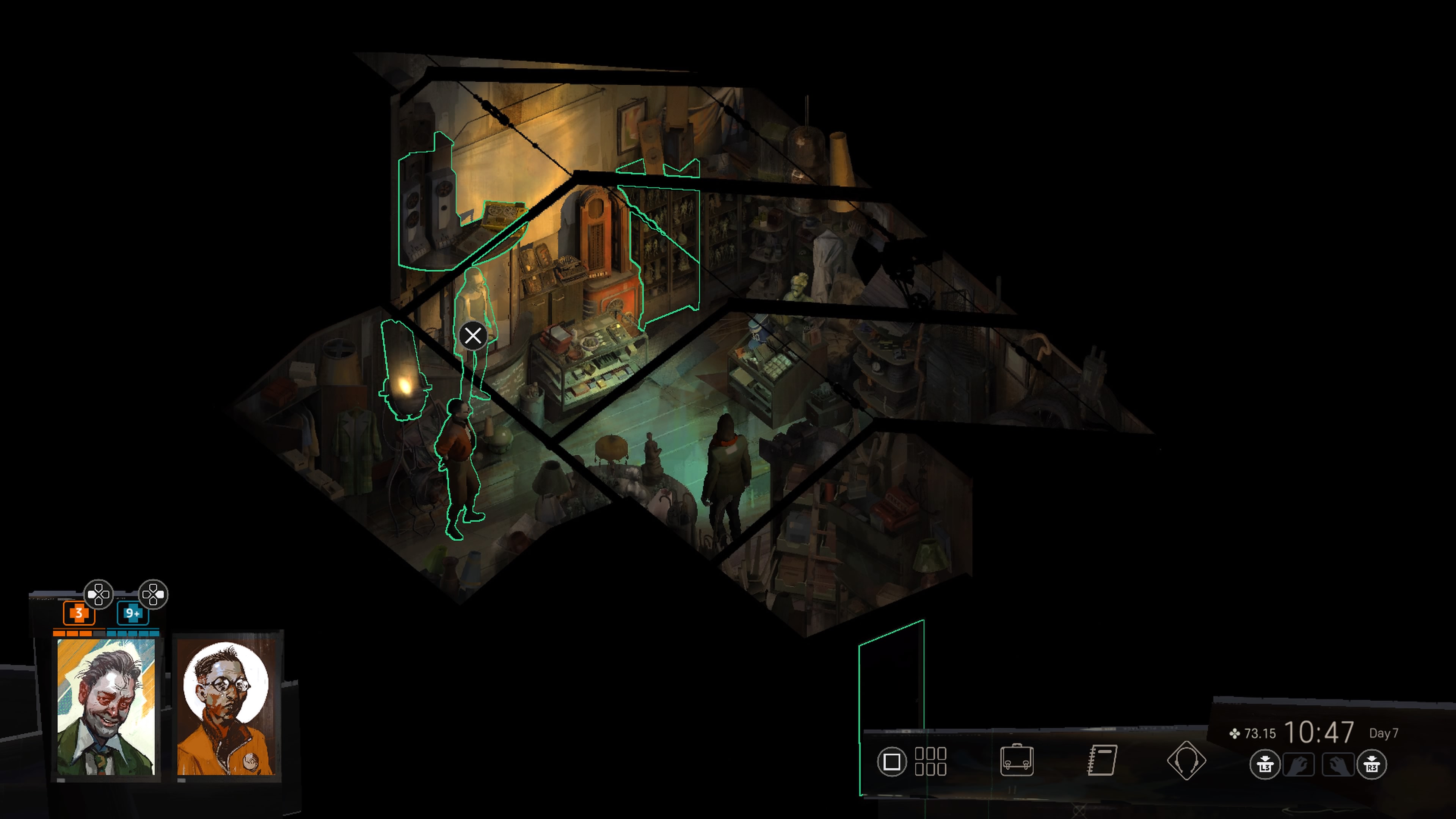The image size is (1456, 819).
Task: Open the Thought Cabinet head icon
Action: (1186, 761)
